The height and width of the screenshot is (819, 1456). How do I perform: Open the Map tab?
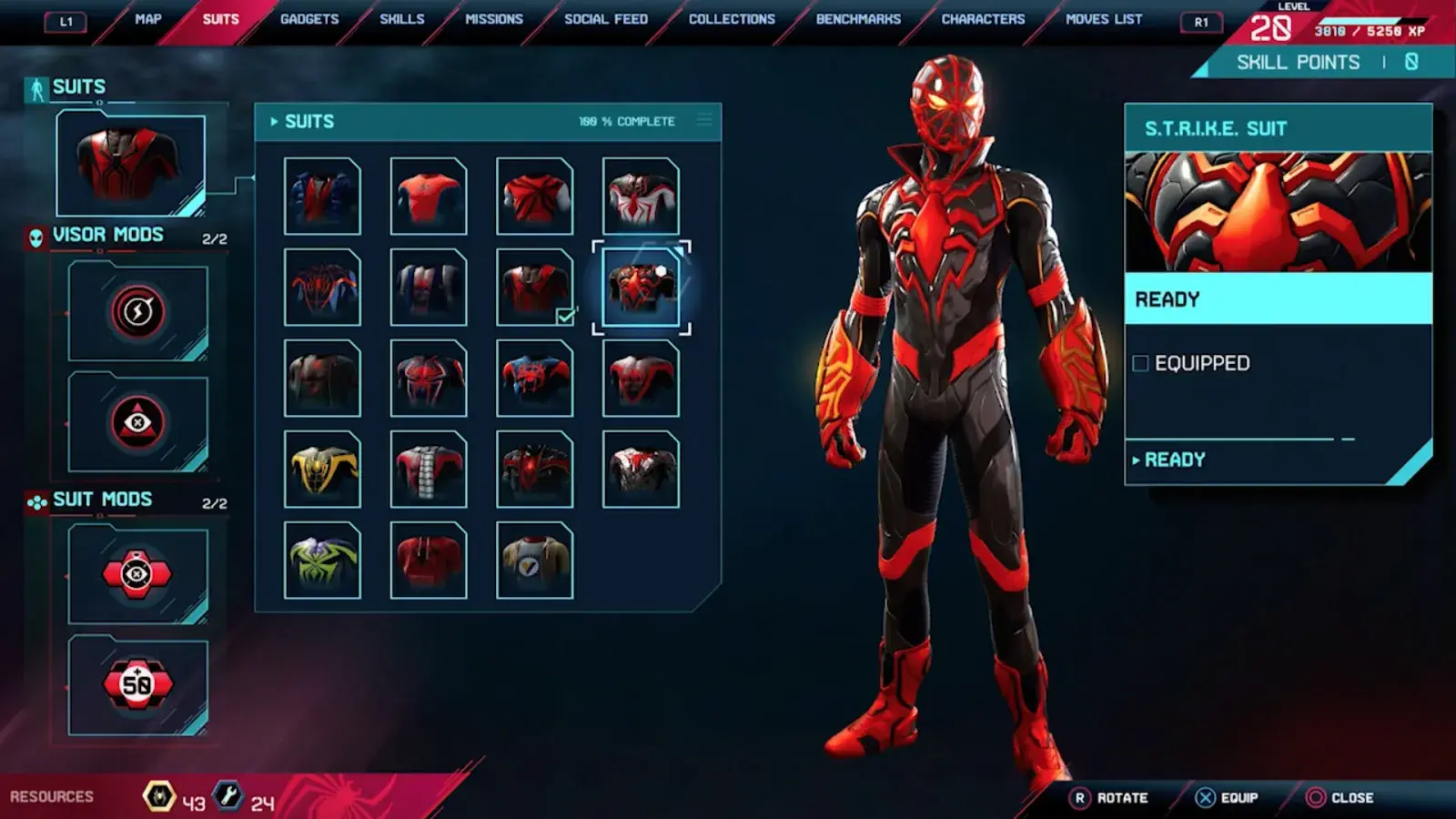tap(147, 19)
